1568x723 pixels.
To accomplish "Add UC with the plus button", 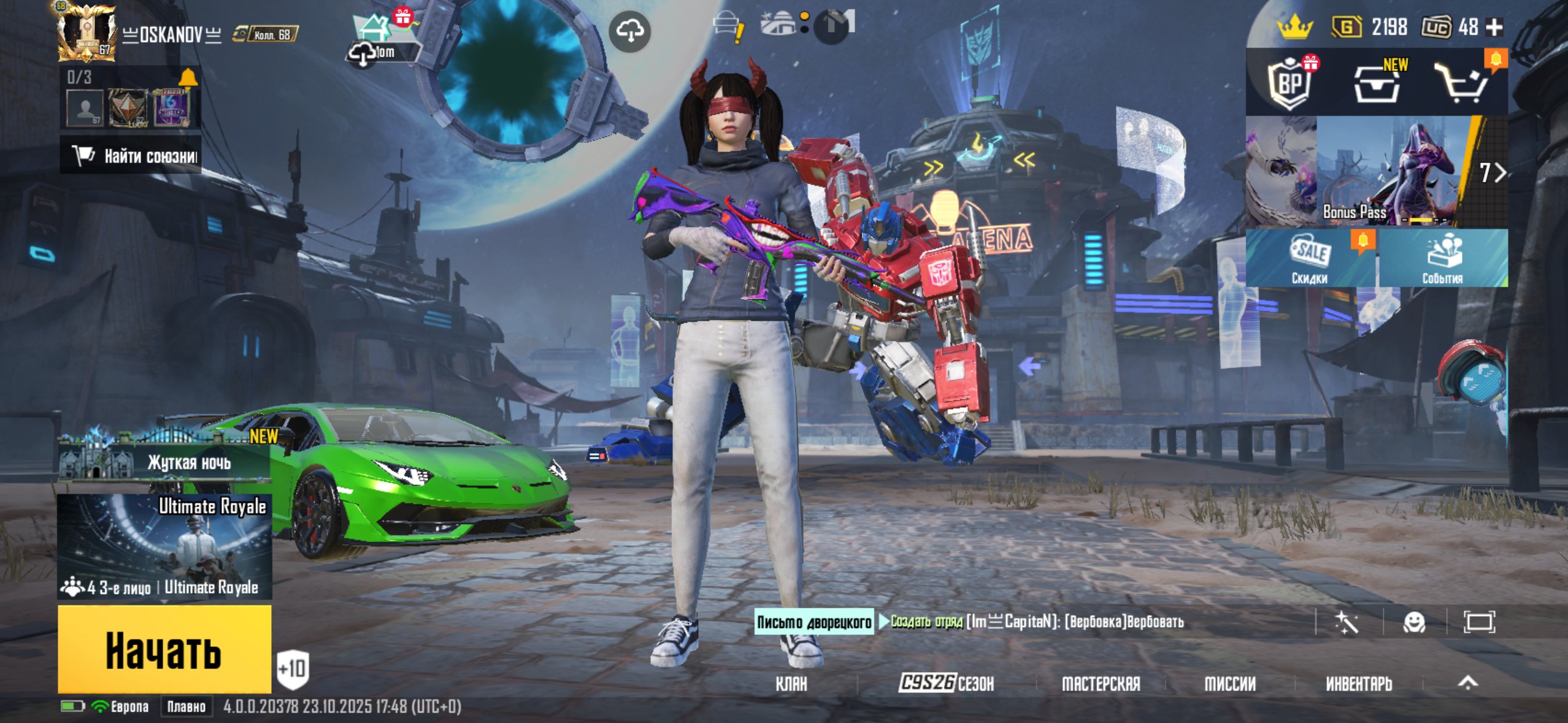I will 1495,27.
